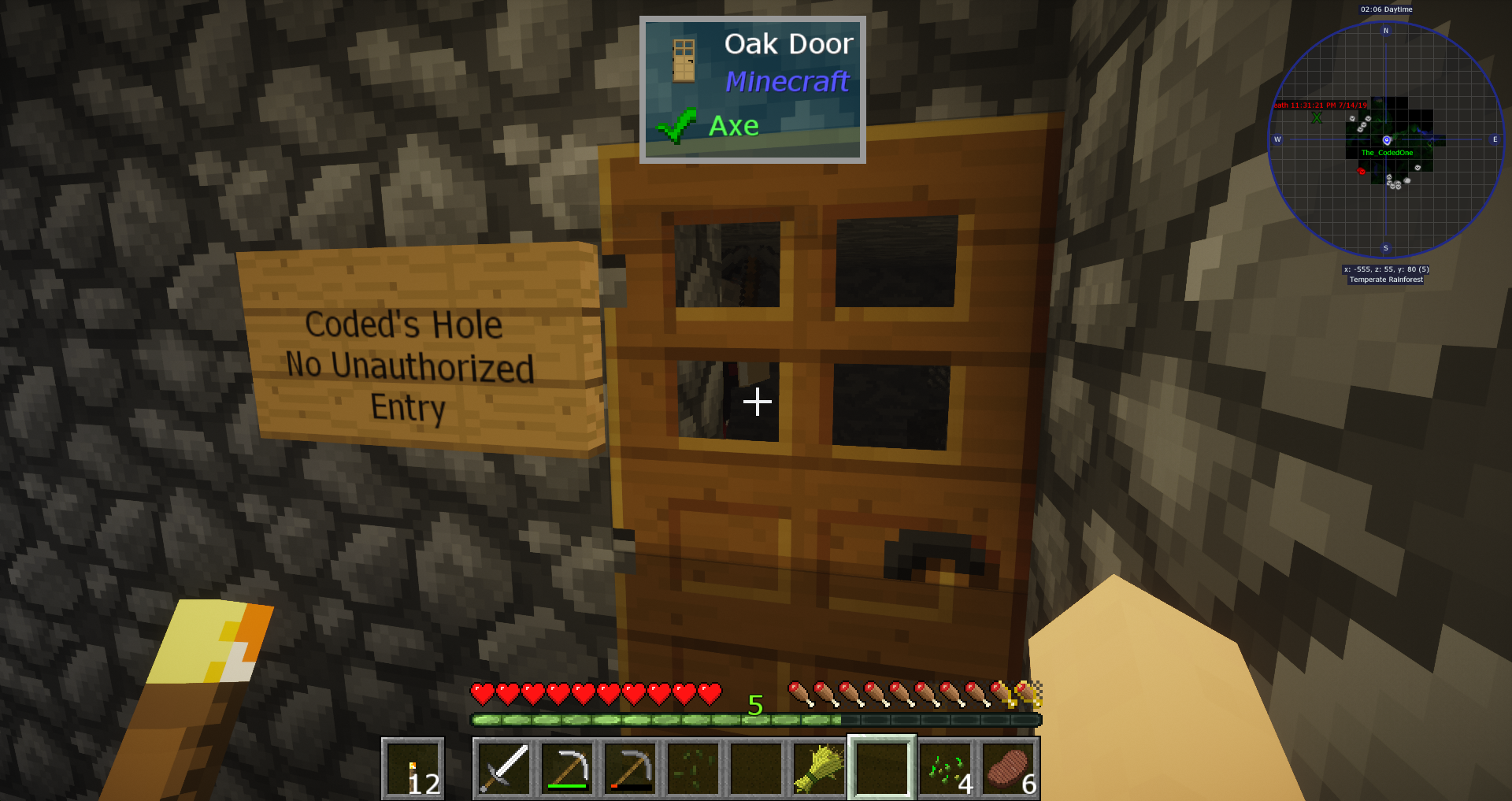Select the sword hotbar slot

coord(504,768)
